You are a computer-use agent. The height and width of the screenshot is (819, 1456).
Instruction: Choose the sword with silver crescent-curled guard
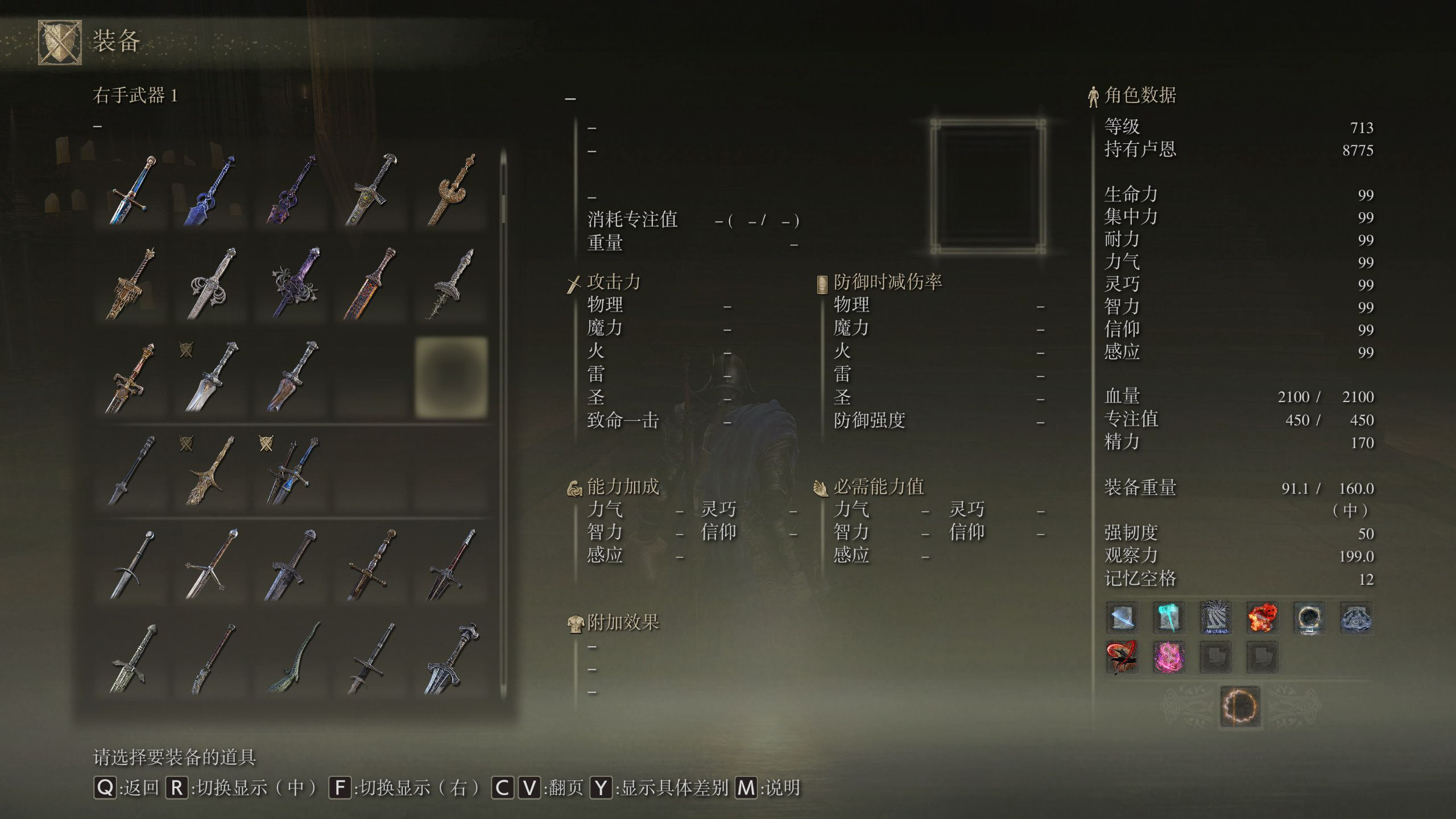pyautogui.click(x=212, y=283)
